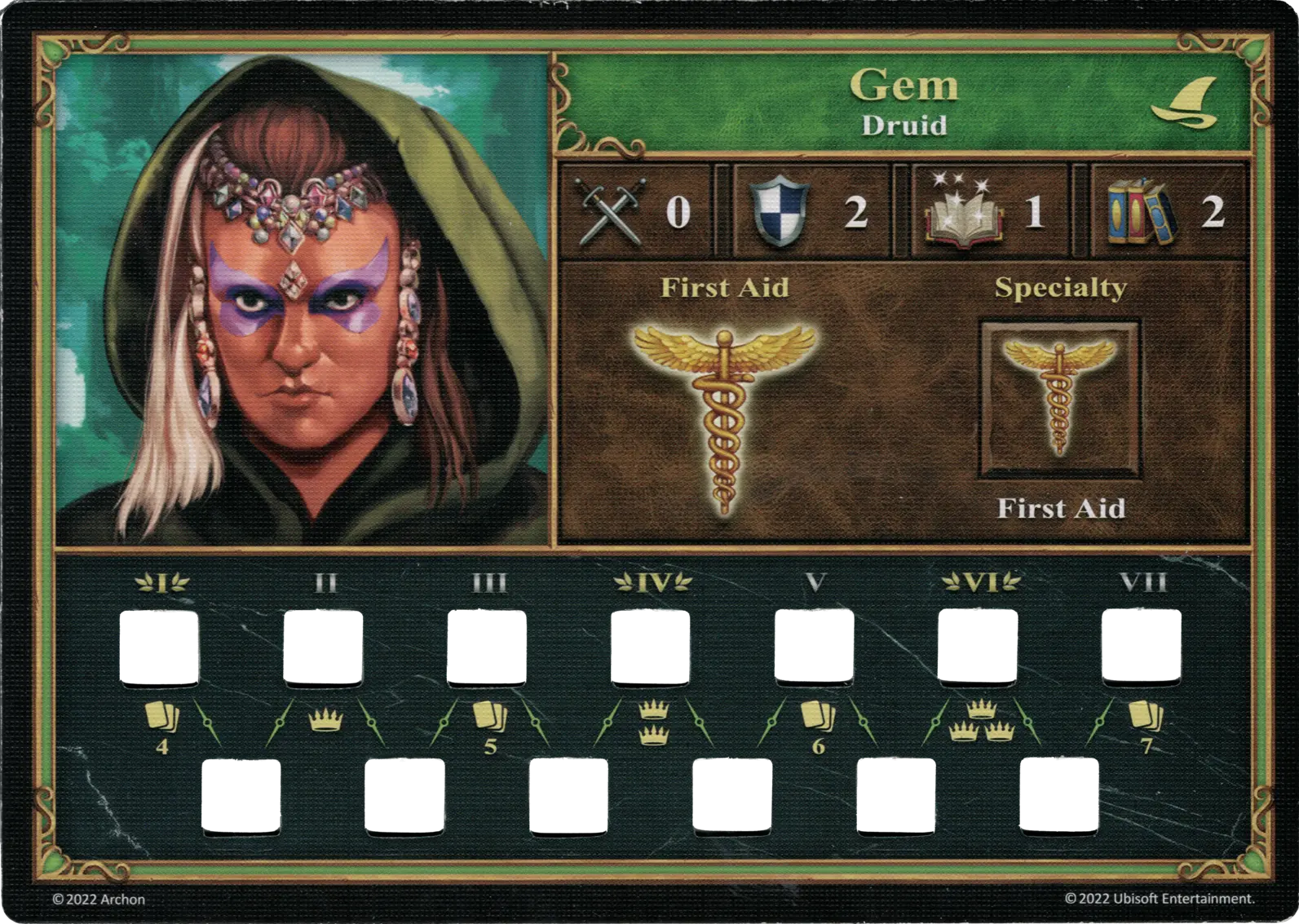The width and height of the screenshot is (1299, 924).
Task: Select the crossed swords attack icon
Action: pos(614,211)
